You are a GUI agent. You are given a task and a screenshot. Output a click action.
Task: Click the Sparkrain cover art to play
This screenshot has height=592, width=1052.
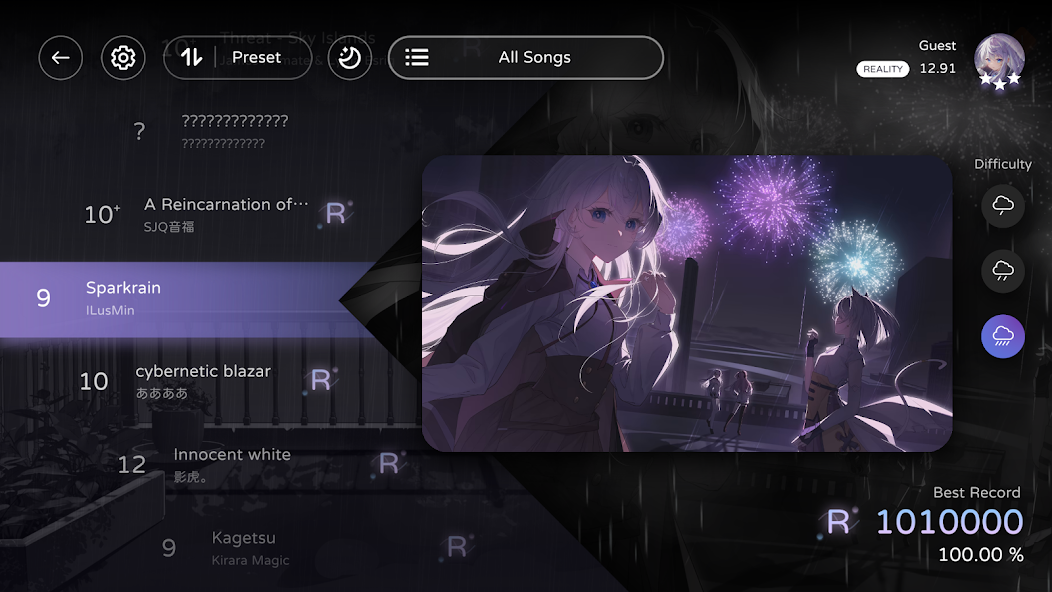(687, 303)
